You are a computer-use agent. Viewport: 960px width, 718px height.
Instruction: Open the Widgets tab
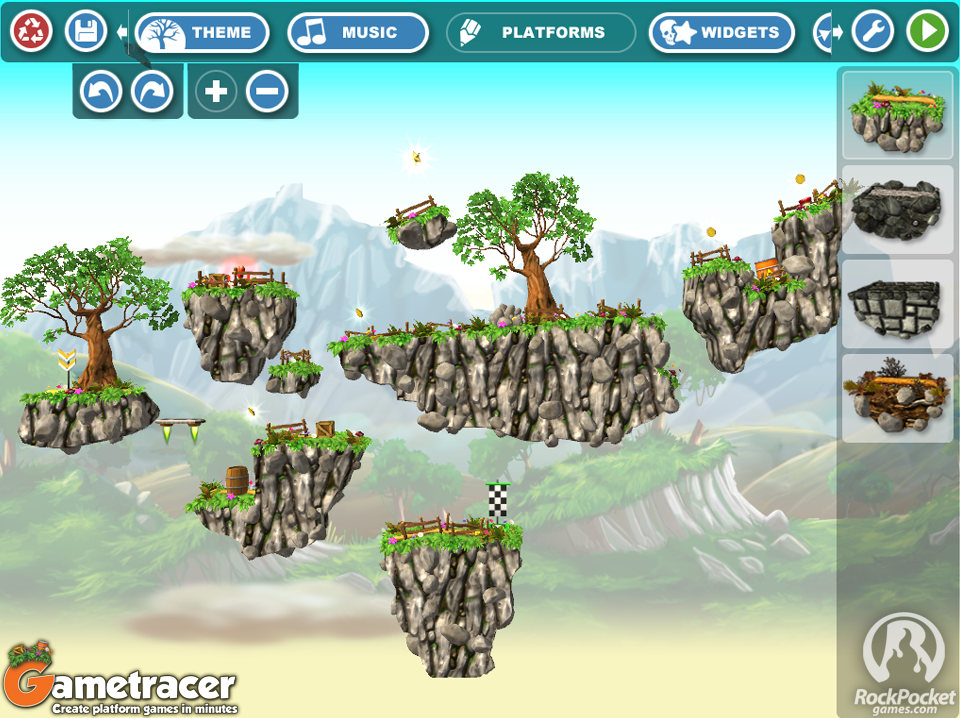(x=721, y=33)
